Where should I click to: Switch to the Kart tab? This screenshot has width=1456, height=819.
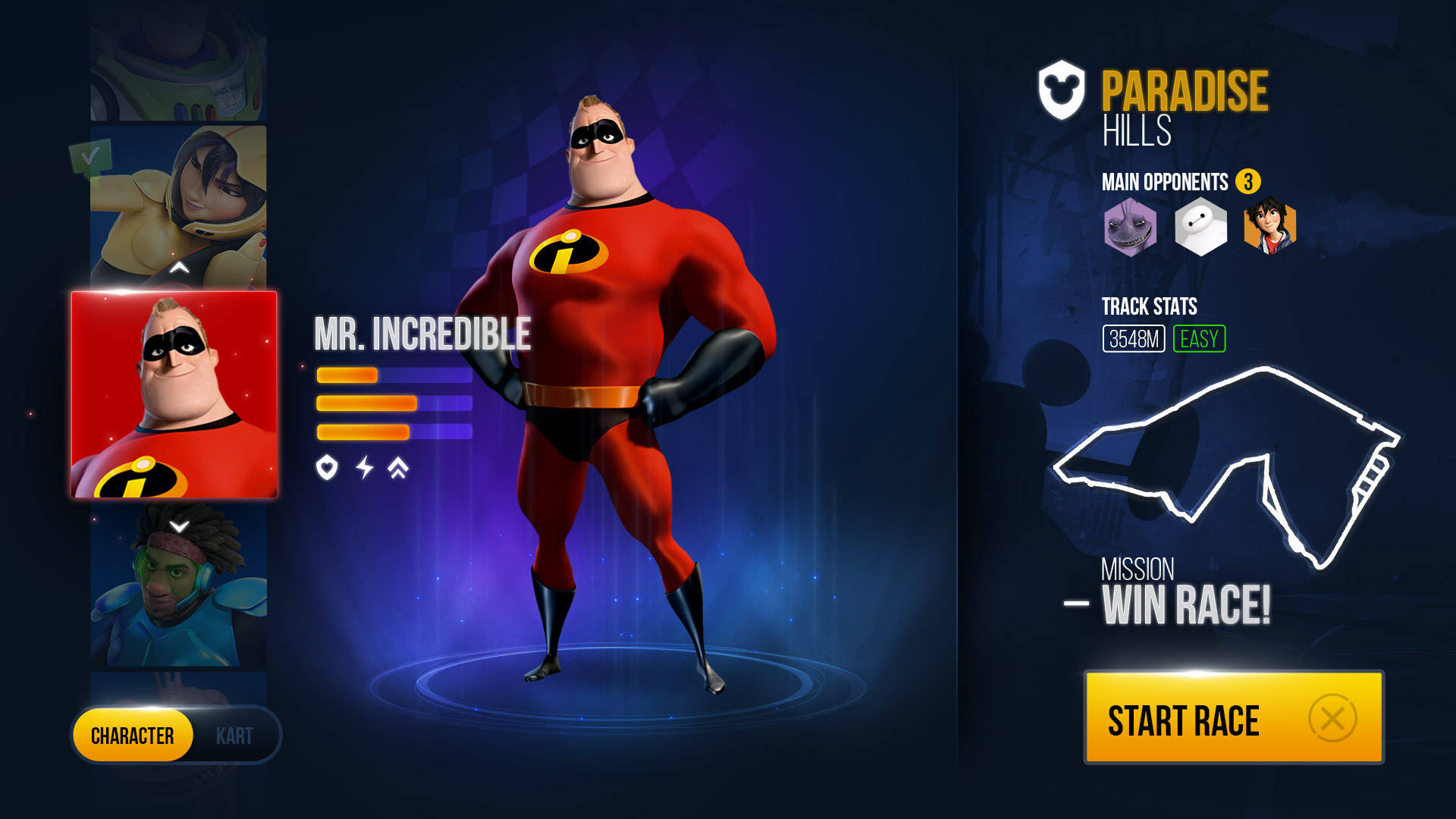click(x=234, y=736)
